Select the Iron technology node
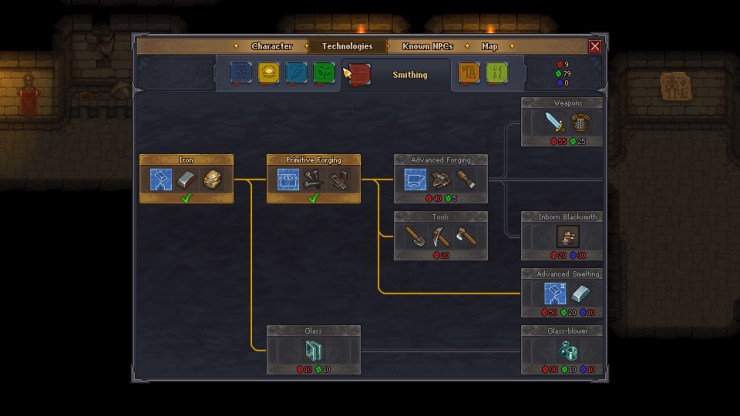 pos(187,179)
